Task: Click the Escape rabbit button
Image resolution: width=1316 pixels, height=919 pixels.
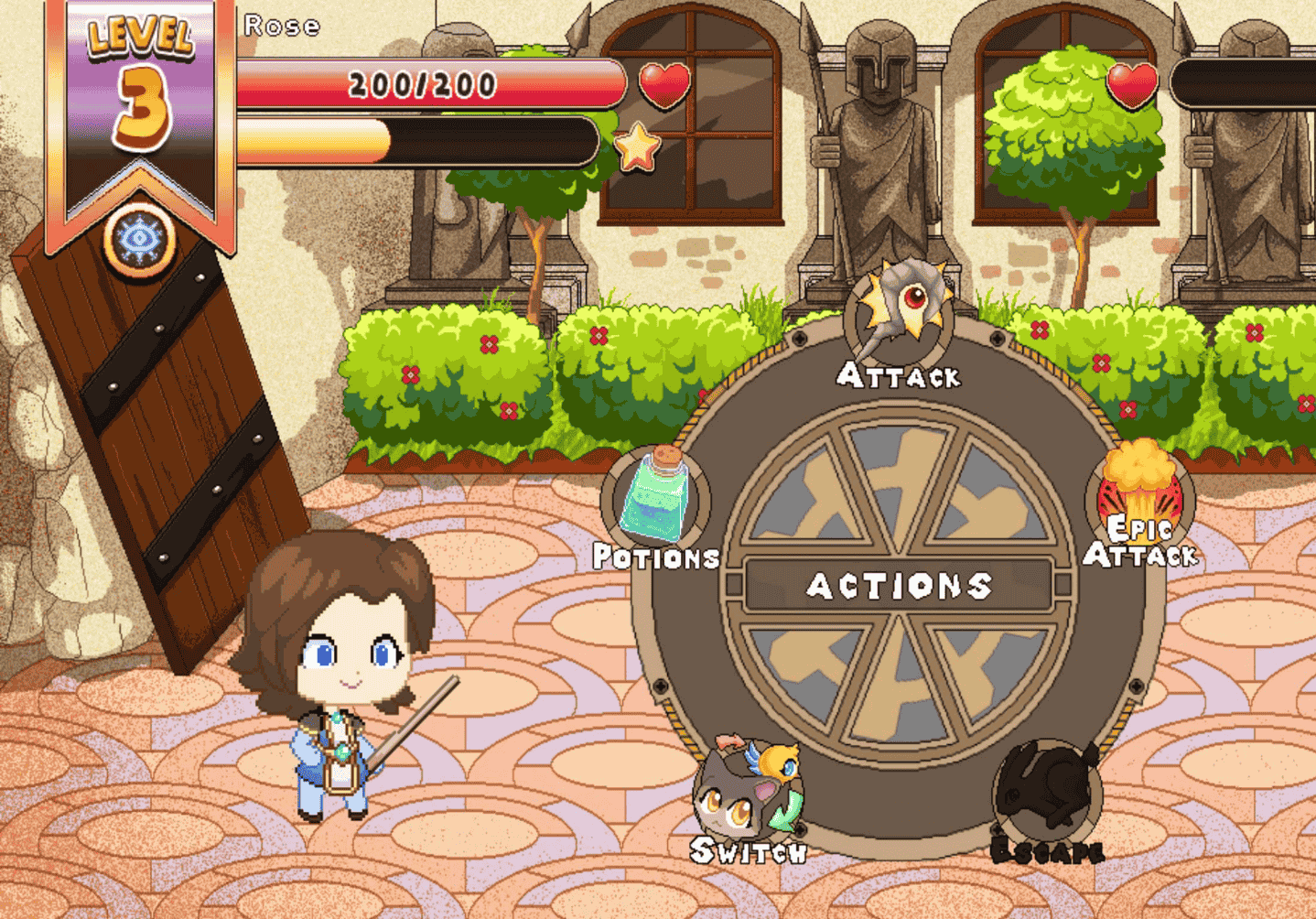Action: [1047, 793]
